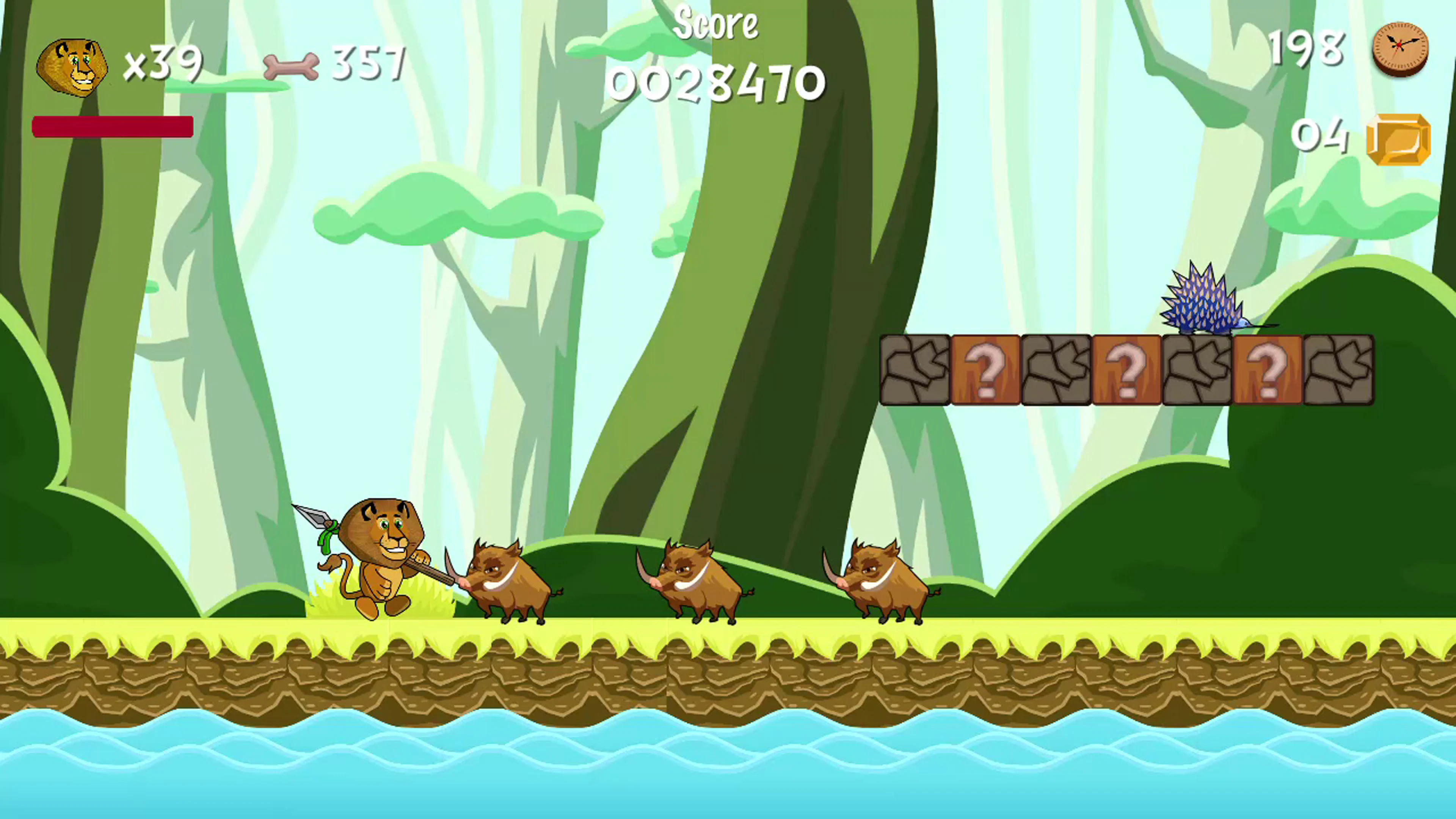The width and height of the screenshot is (1456, 819).
Task: Click the red health bar
Action: point(113,127)
